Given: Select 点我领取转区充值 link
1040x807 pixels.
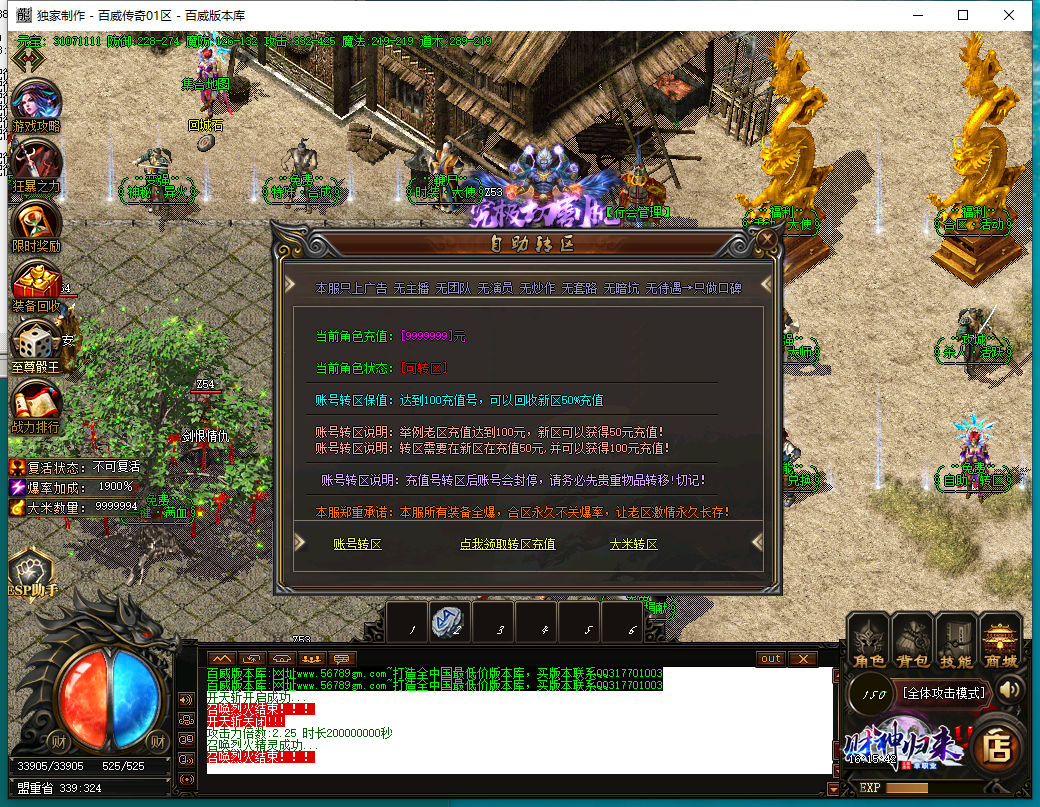Looking at the screenshot, I should pos(507,544).
